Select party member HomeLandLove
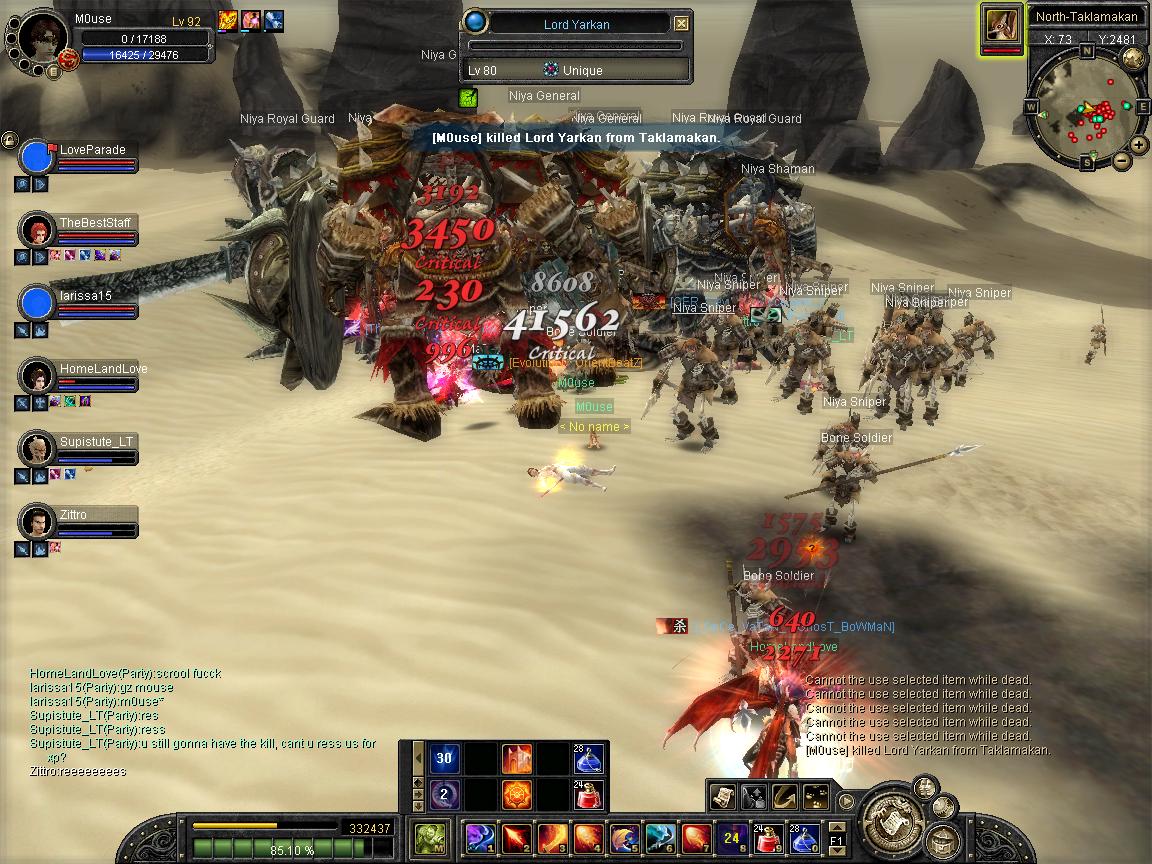Viewport: 1152px width, 864px height. (37, 376)
